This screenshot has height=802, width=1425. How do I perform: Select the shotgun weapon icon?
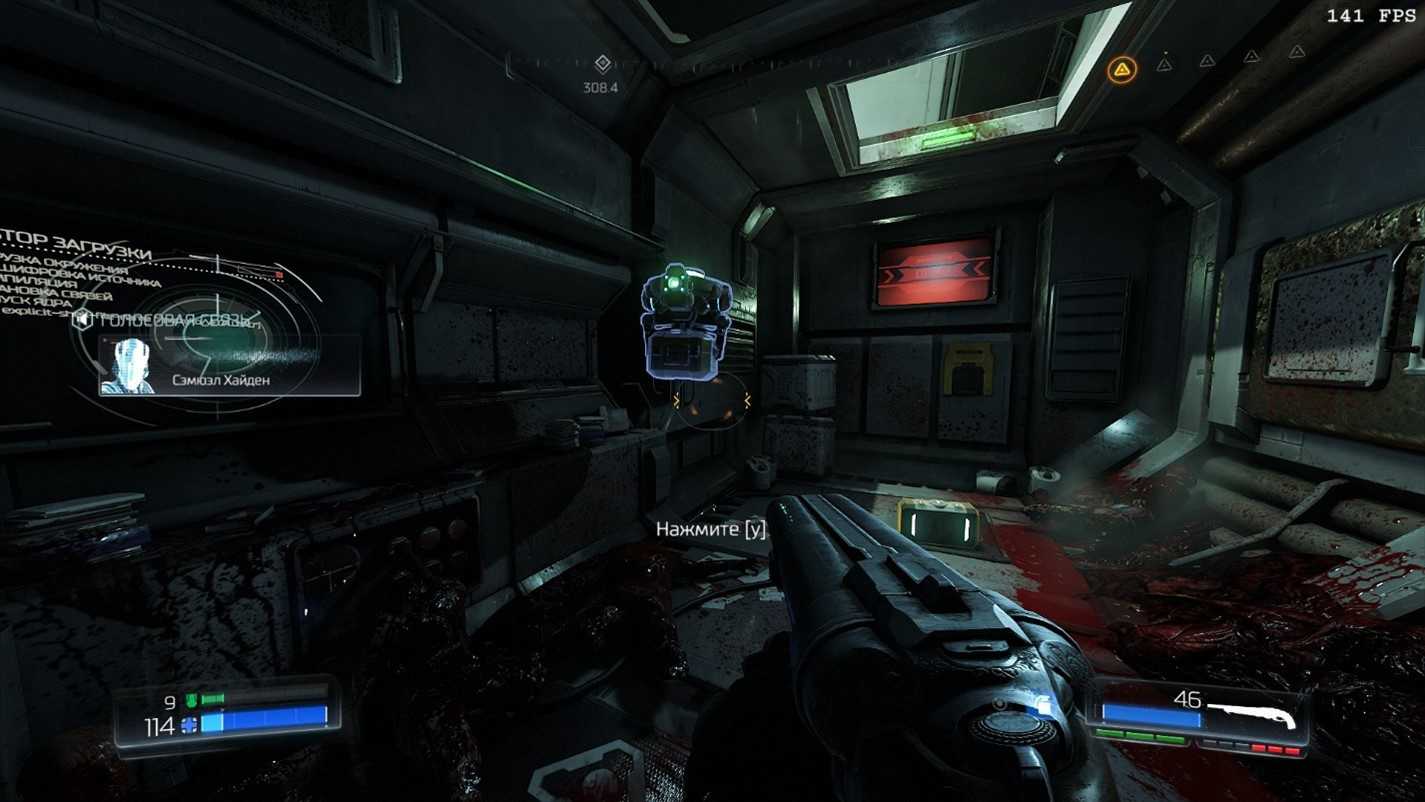1252,714
